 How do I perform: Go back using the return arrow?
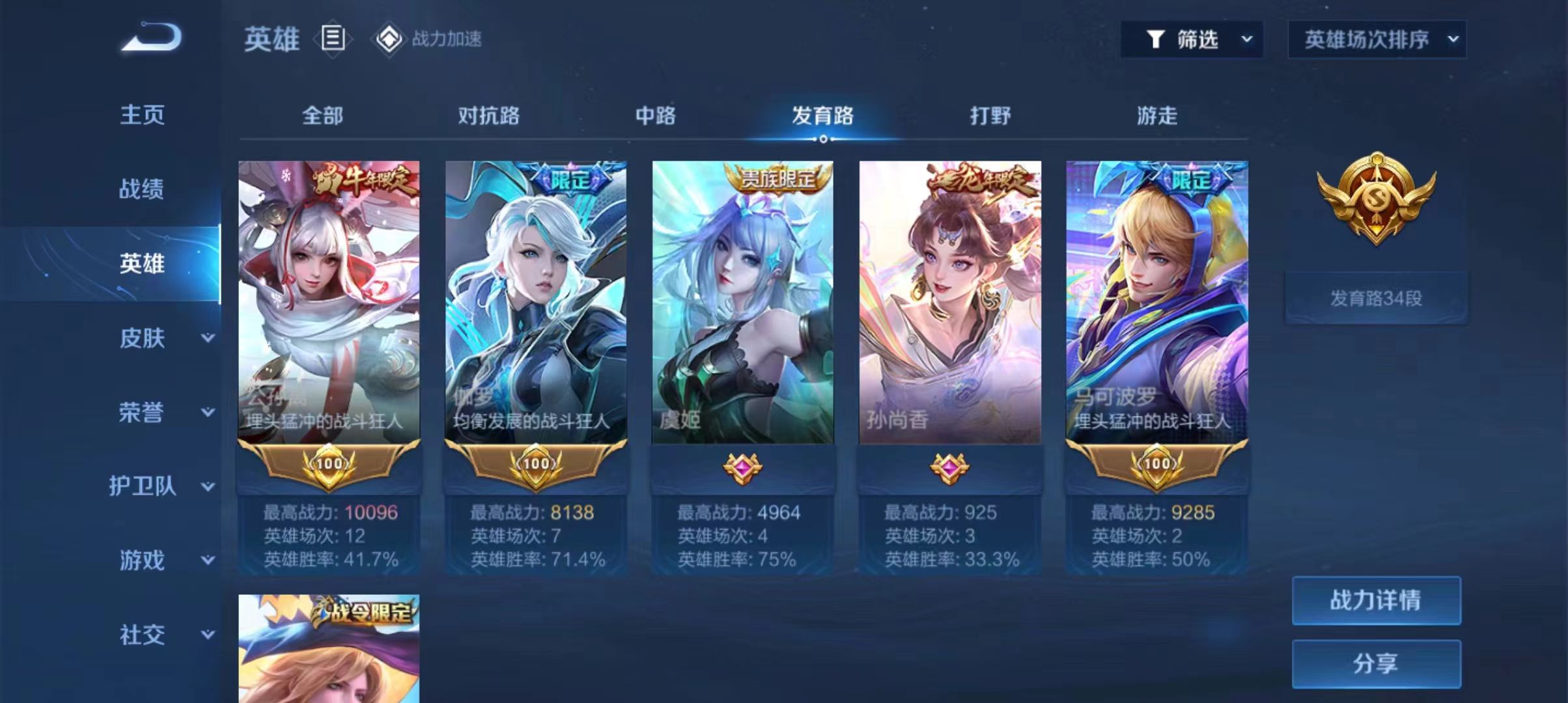(x=151, y=38)
